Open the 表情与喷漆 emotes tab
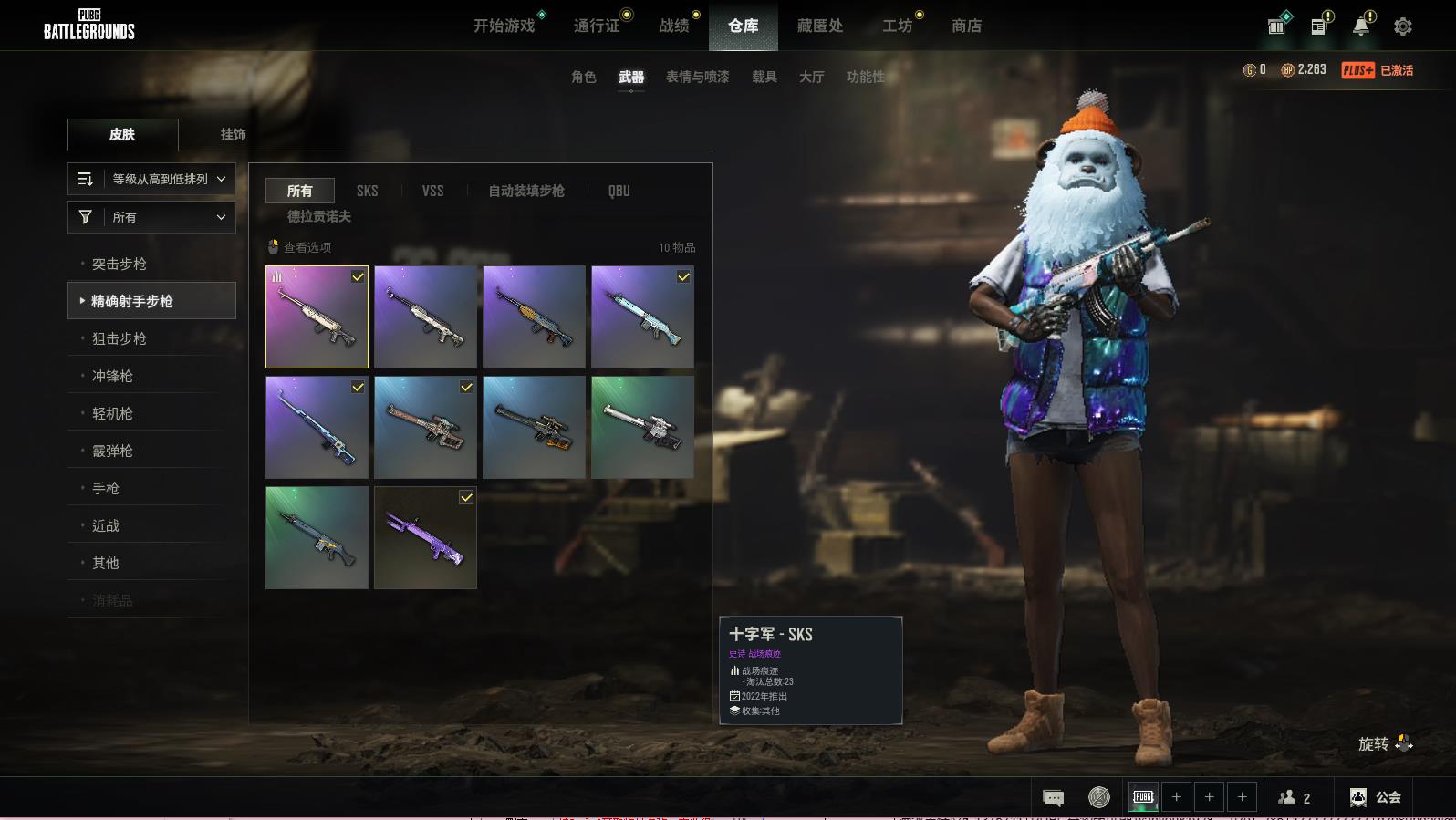1456x820 pixels. tap(697, 77)
